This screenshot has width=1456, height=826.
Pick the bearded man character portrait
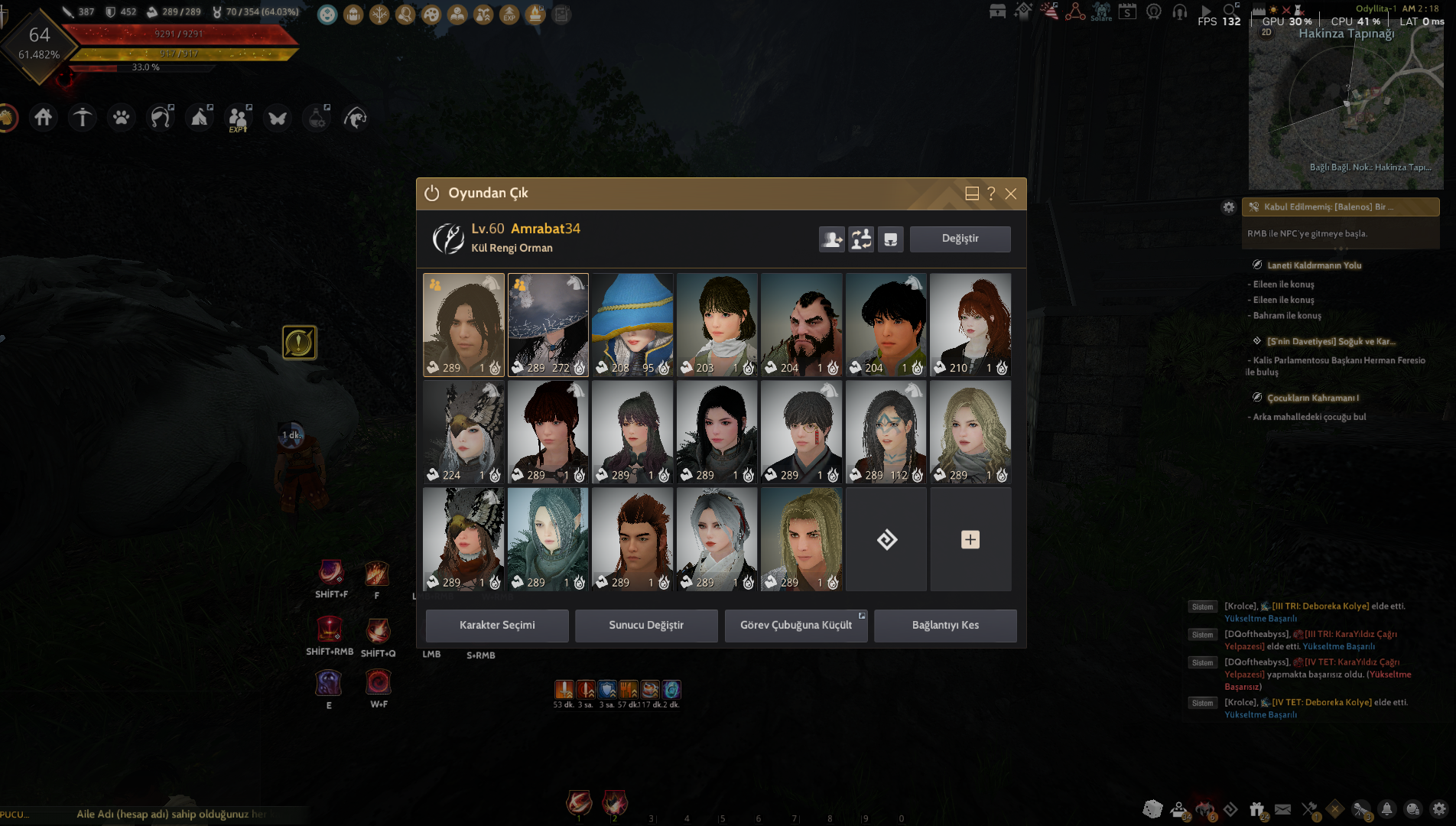(x=801, y=324)
